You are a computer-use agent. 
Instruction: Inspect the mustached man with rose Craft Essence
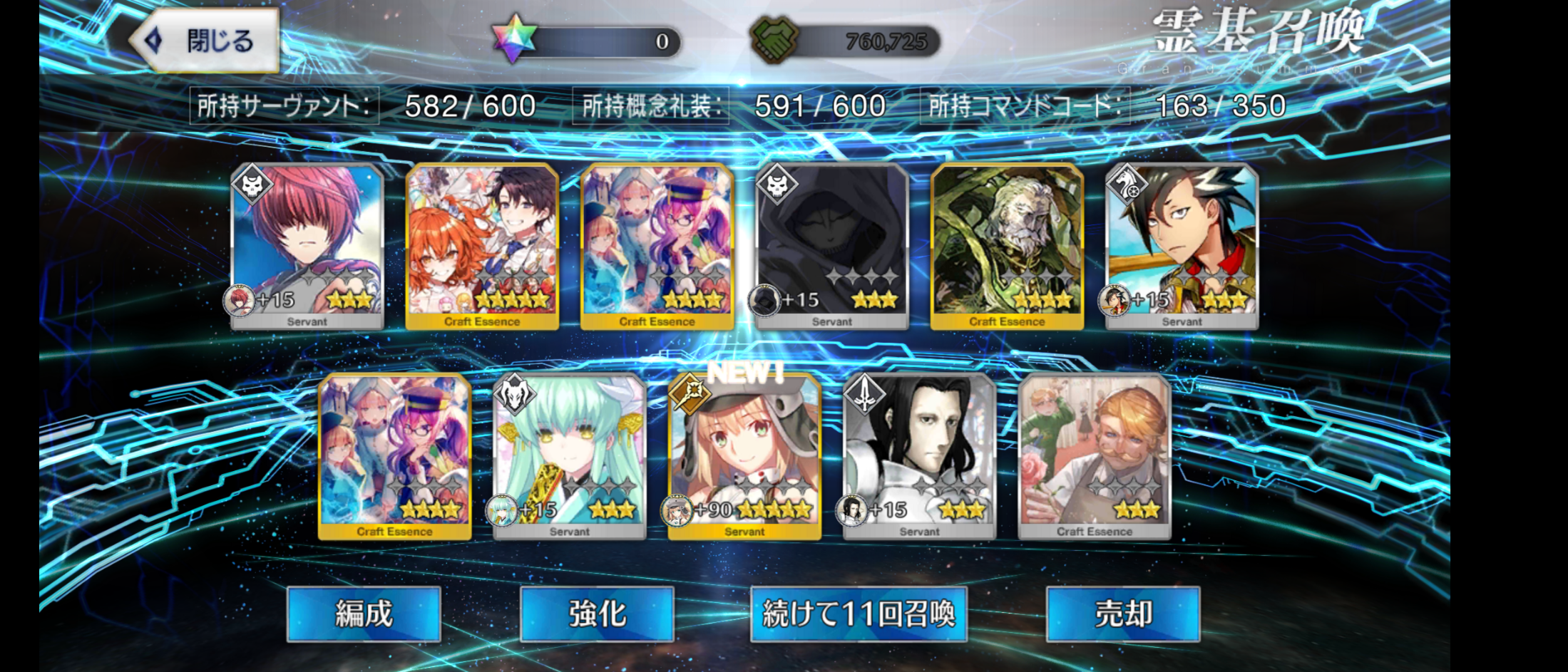1095,456
